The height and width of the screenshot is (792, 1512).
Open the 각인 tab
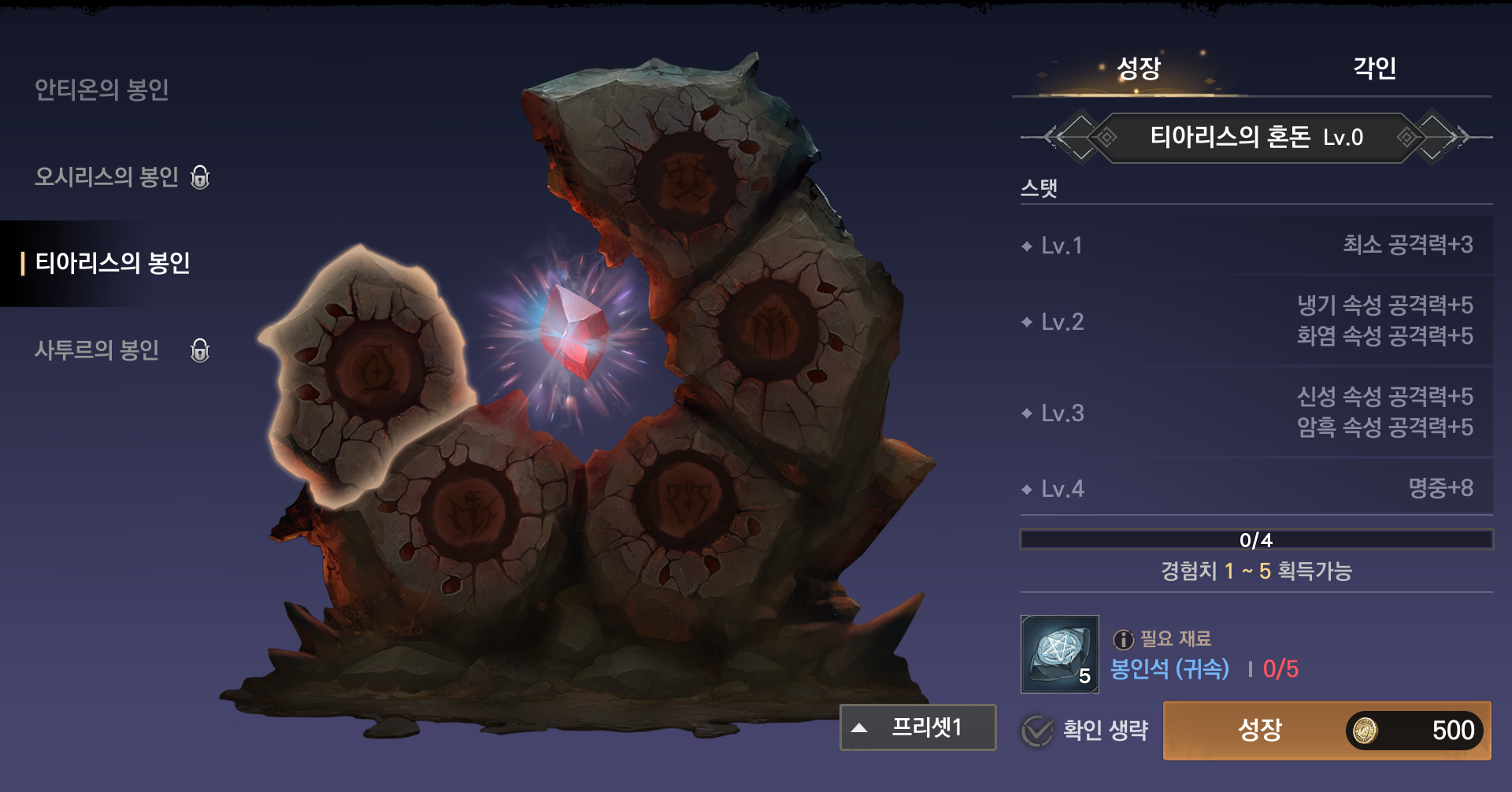tap(1374, 68)
